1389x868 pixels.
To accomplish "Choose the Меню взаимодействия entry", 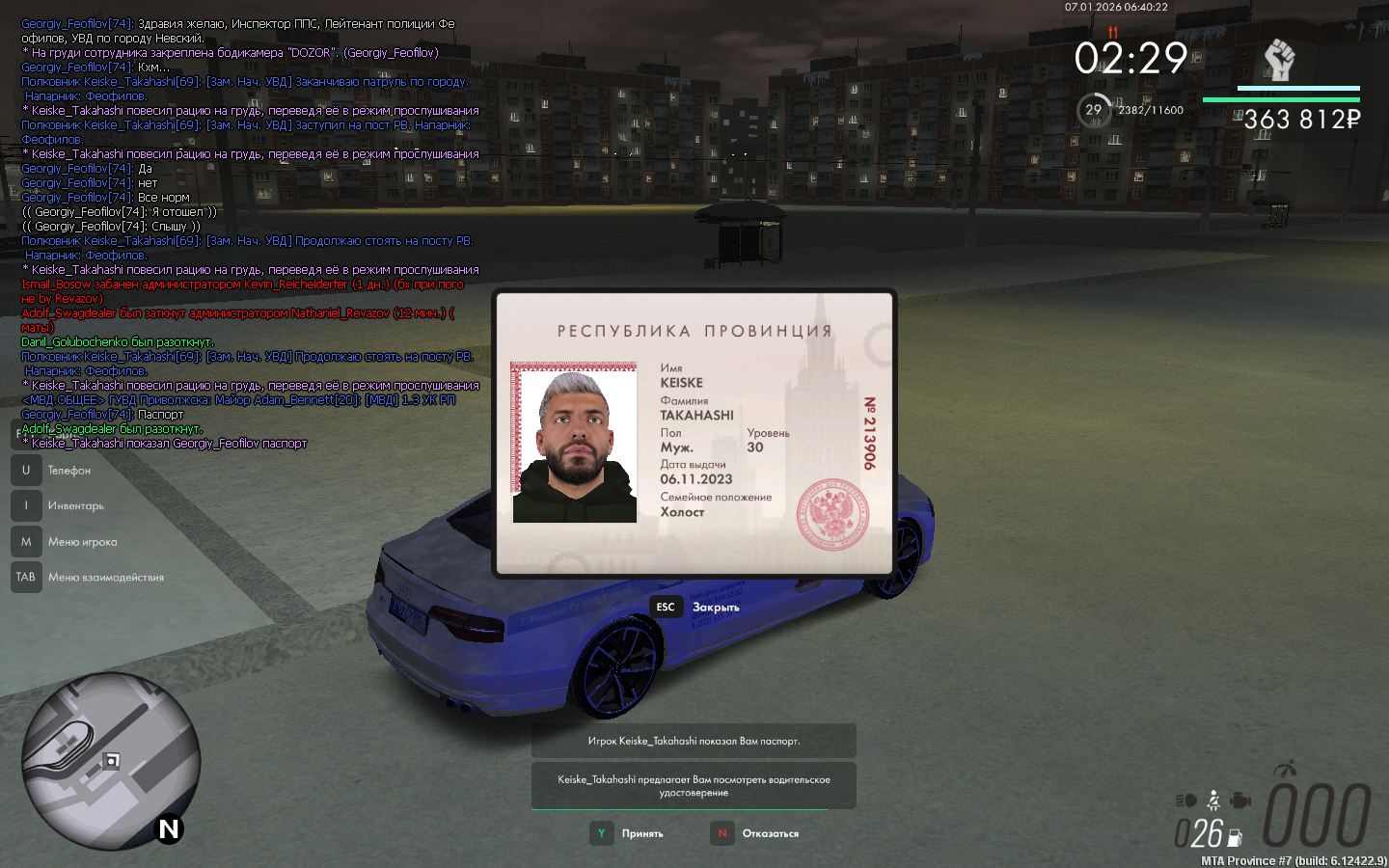I will [105, 578].
